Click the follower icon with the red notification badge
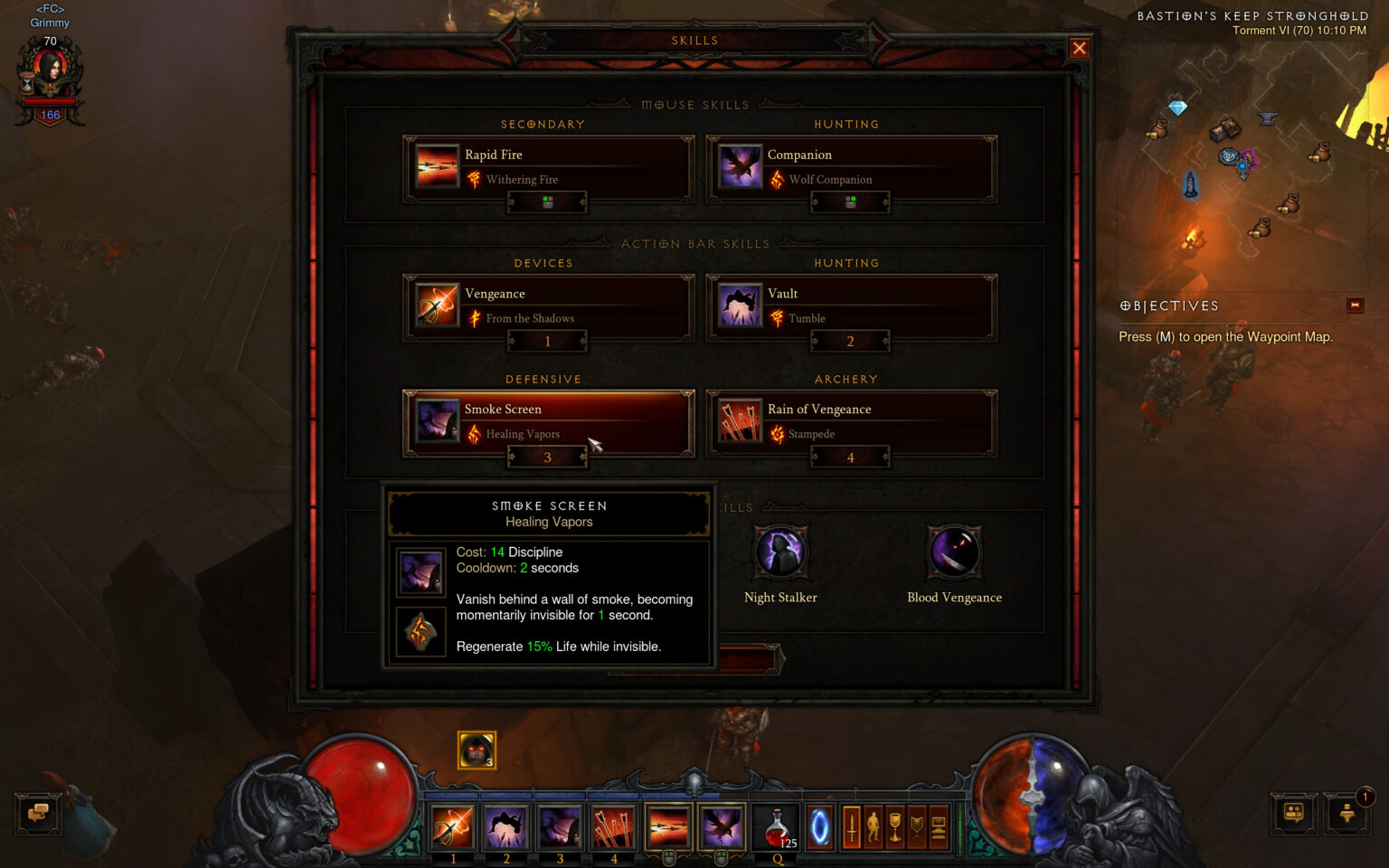1389x868 pixels. click(x=1346, y=814)
